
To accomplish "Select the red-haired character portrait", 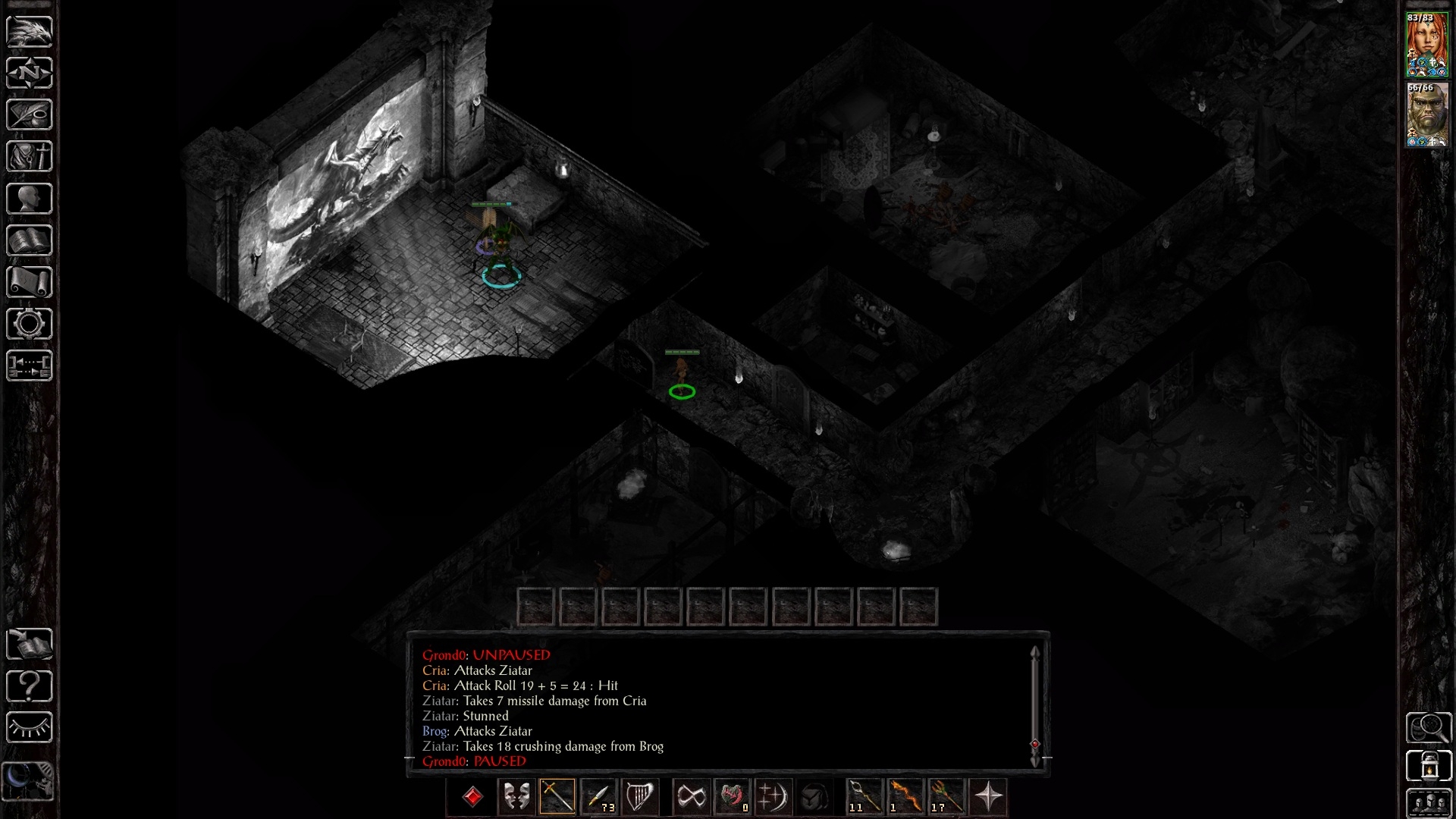I will pyautogui.click(x=1426, y=45).
